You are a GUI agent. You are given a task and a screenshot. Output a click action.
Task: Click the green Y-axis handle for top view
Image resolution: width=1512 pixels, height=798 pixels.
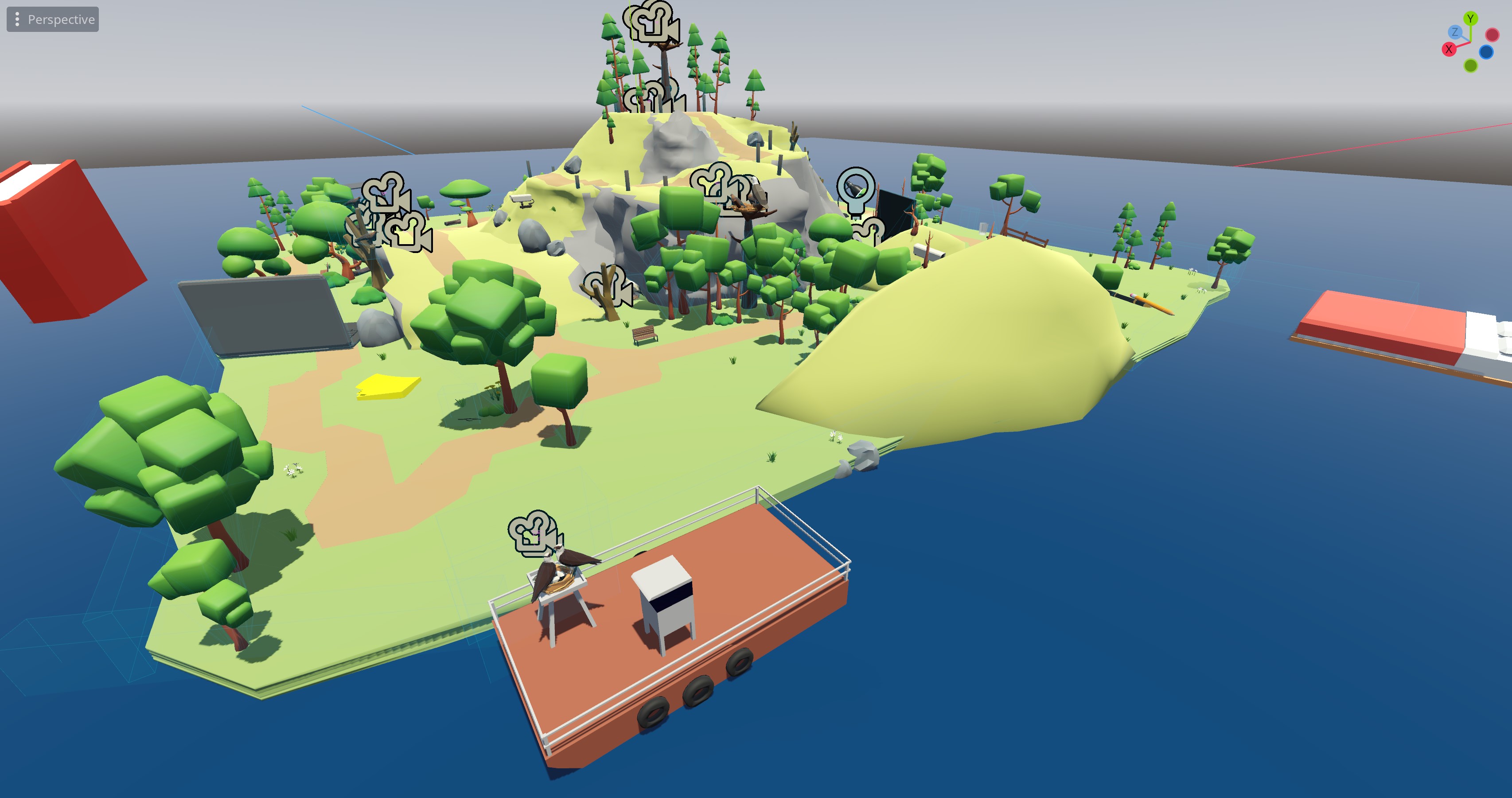point(1471,18)
